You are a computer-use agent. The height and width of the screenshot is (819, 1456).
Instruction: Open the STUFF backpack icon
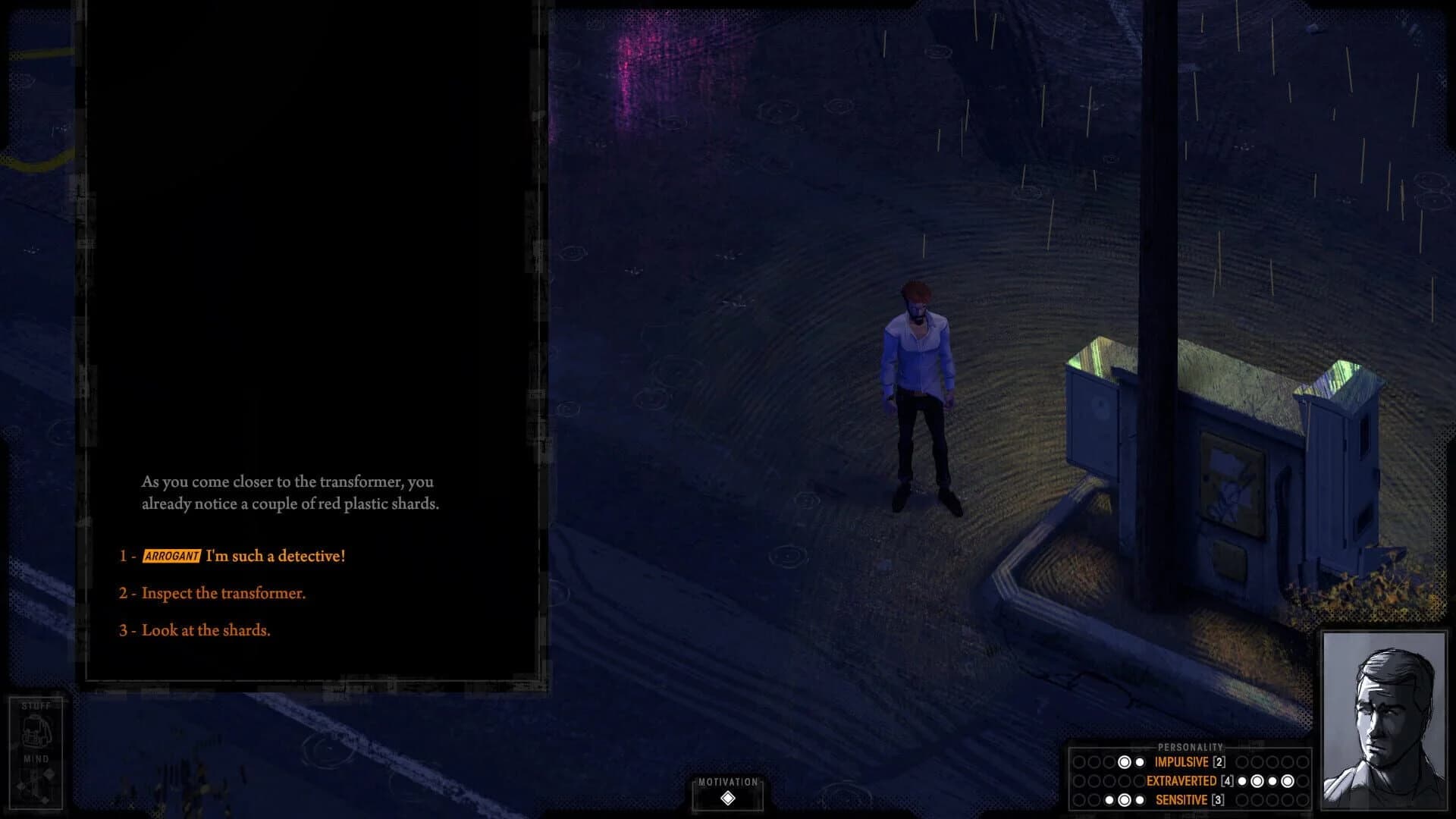pyautogui.click(x=36, y=730)
